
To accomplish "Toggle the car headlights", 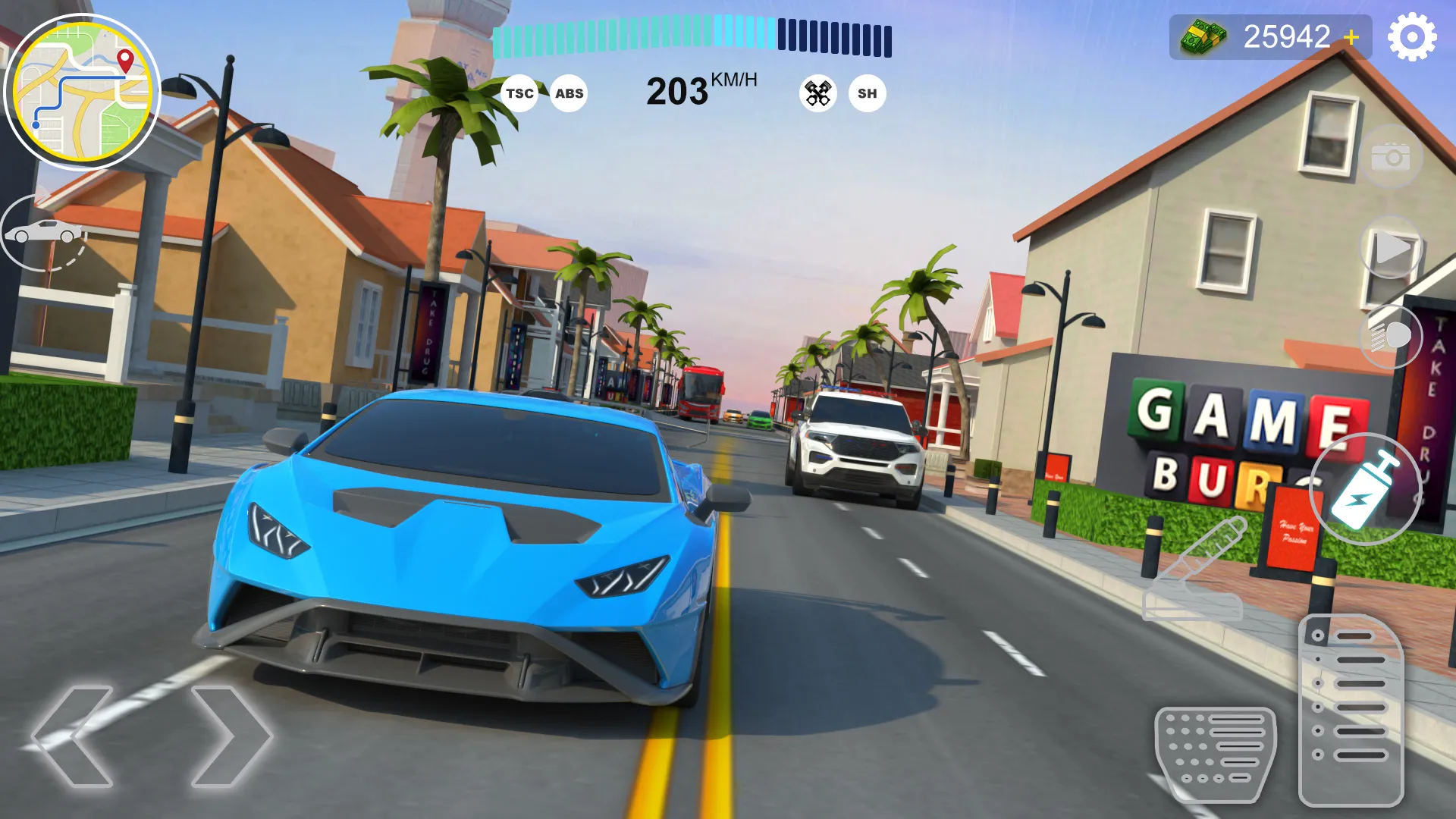I will (x=1390, y=336).
